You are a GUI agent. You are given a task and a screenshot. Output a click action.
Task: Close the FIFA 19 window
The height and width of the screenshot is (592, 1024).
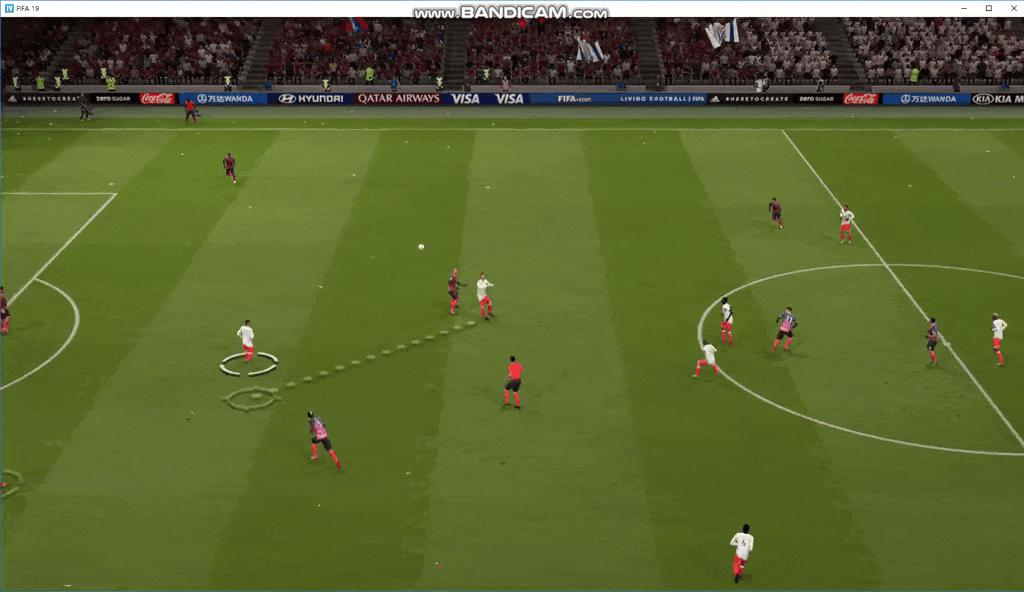point(1011,8)
